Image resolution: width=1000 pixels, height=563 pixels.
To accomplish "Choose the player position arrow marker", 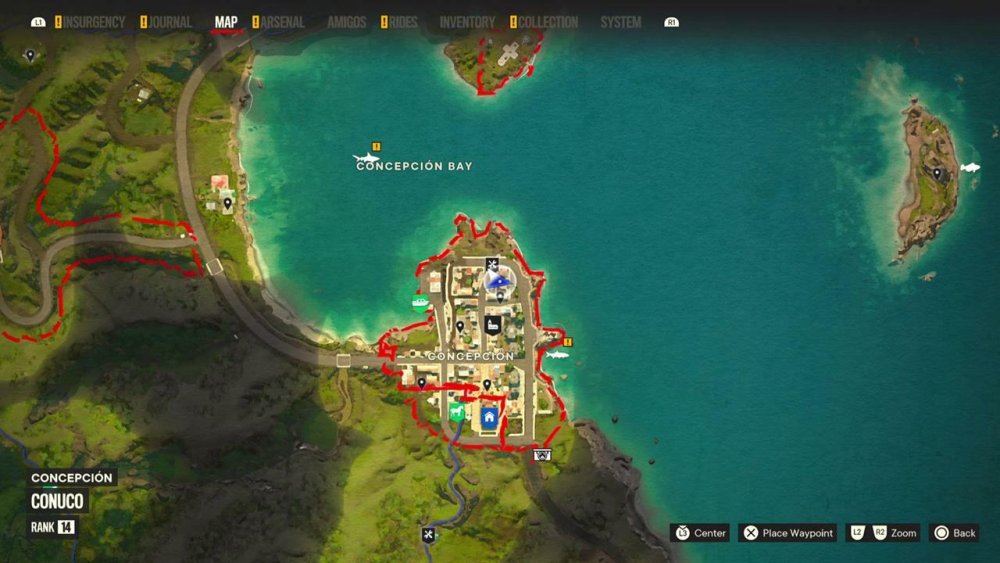I will 495,282.
